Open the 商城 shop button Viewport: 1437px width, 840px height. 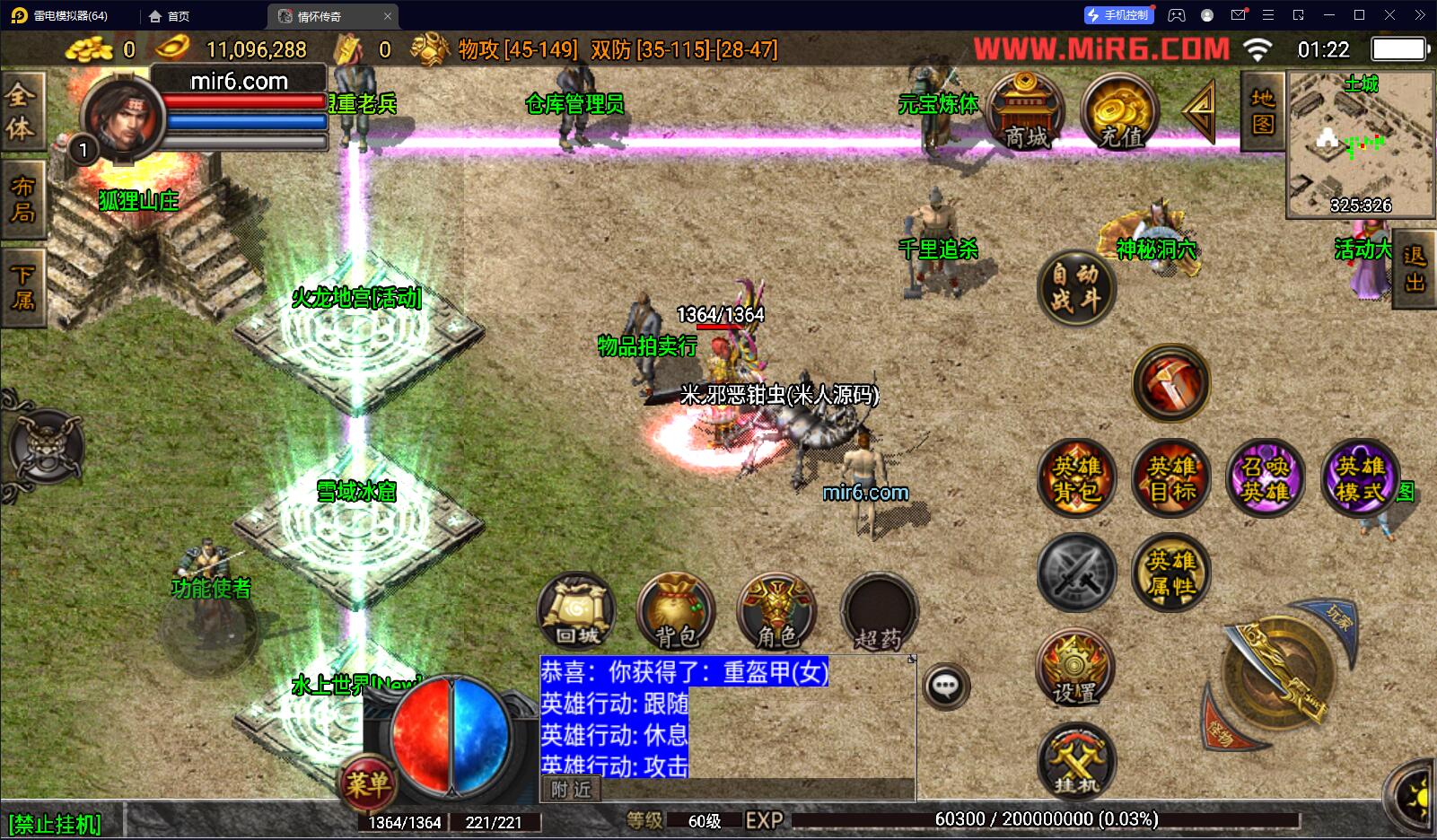click(1026, 112)
